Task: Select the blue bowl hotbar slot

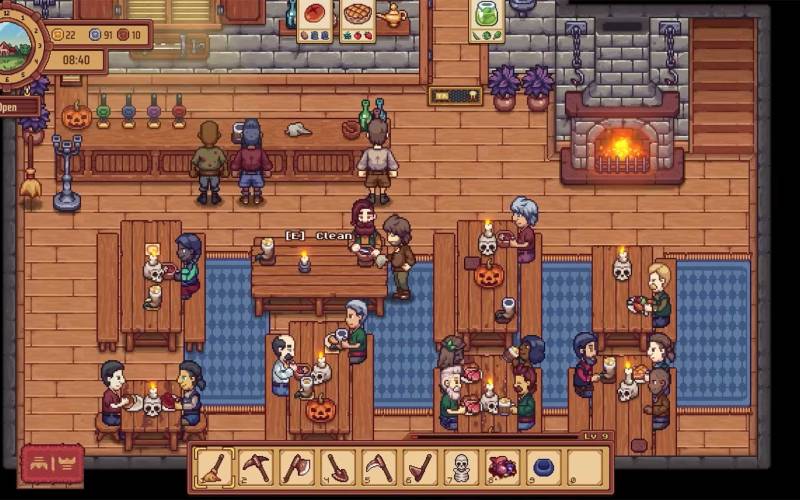Action: [544, 467]
